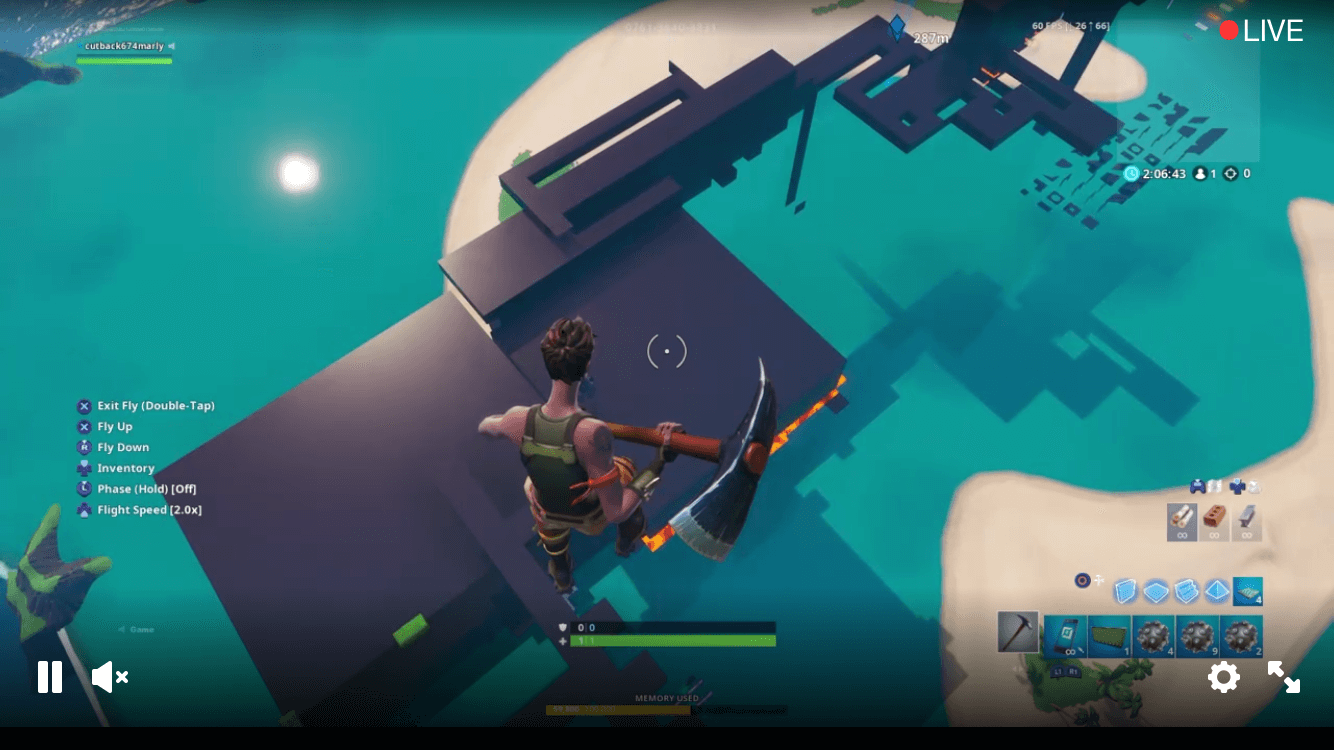Image resolution: width=1334 pixels, height=750 pixels.
Task: Select the wall building piece
Action: point(1126,592)
